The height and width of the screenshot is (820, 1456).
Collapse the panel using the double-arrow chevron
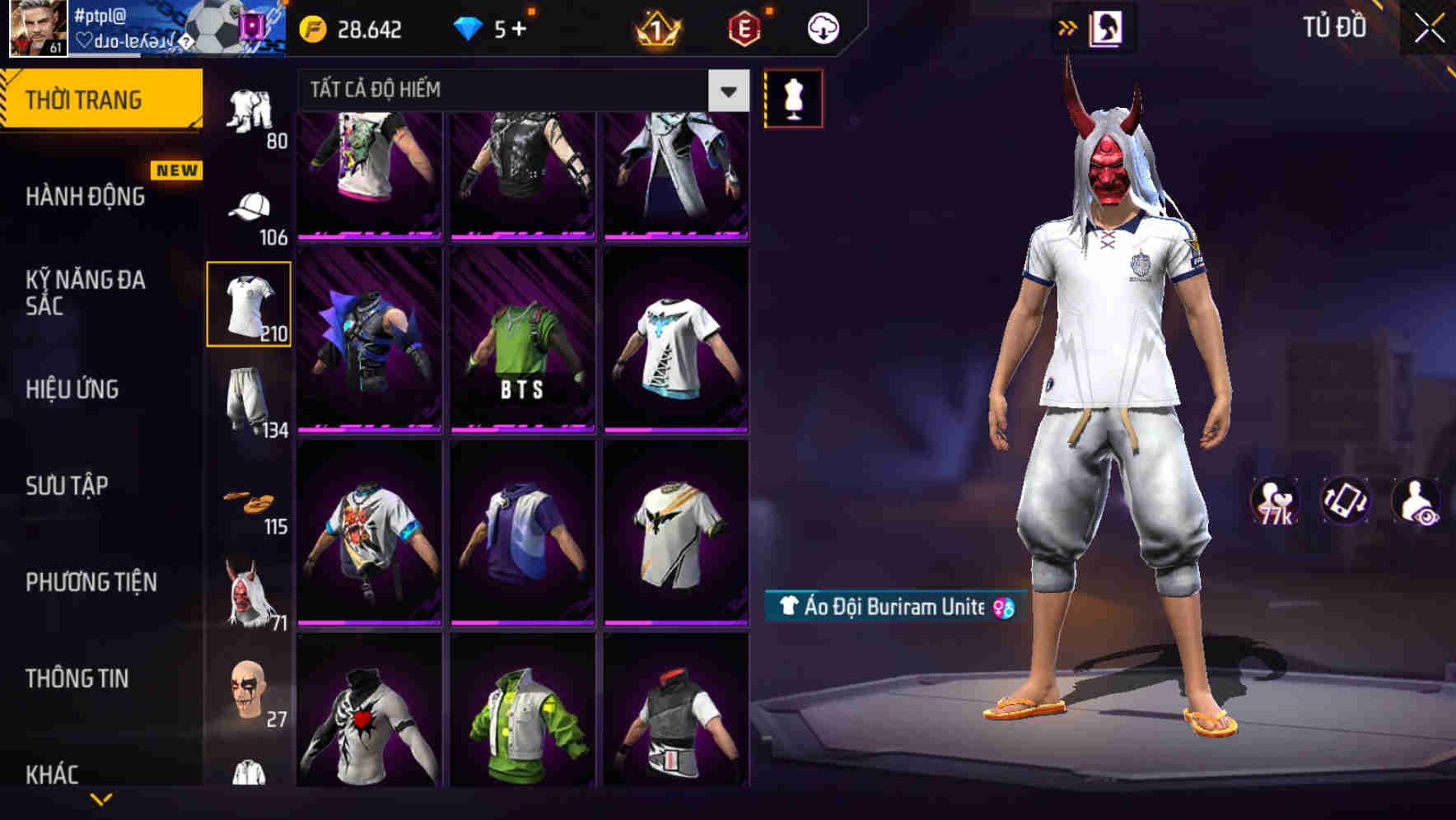point(1067,27)
